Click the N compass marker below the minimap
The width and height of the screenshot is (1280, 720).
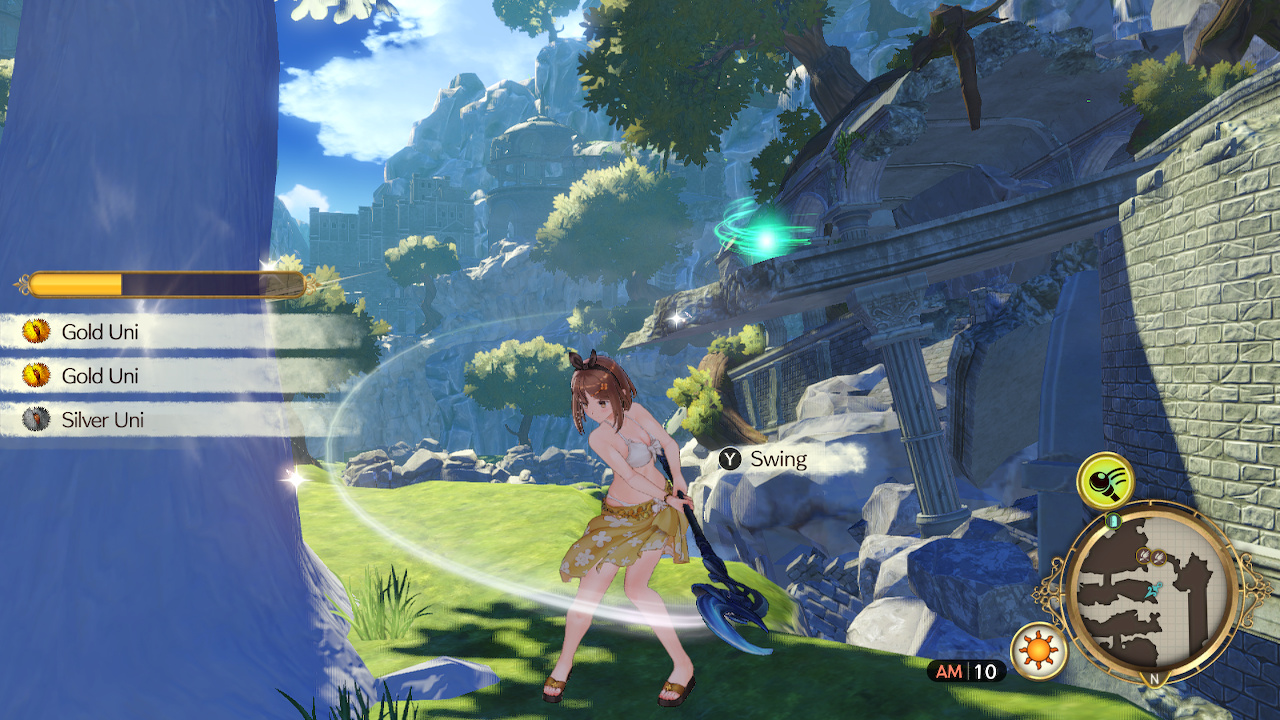tap(1154, 677)
